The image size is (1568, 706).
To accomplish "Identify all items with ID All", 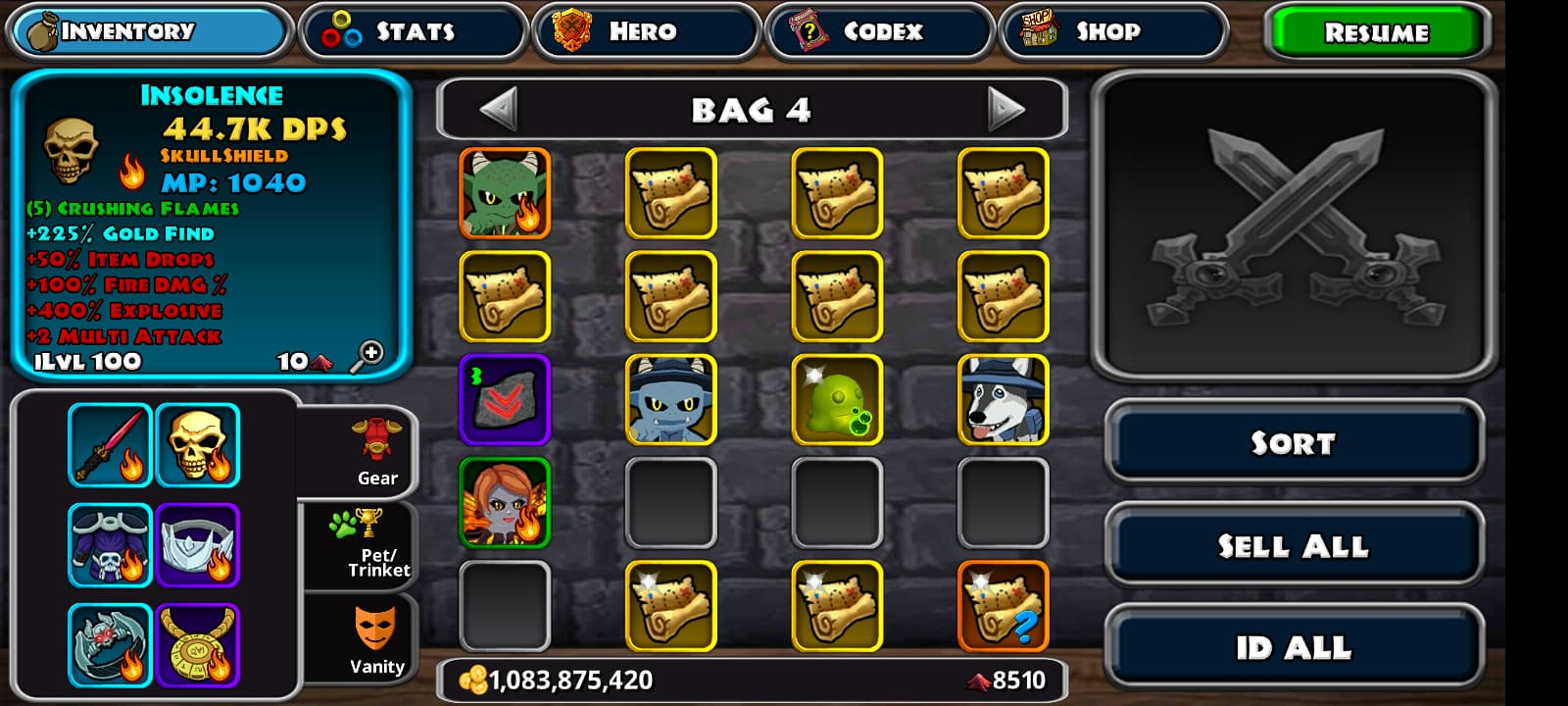I will 1293,647.
